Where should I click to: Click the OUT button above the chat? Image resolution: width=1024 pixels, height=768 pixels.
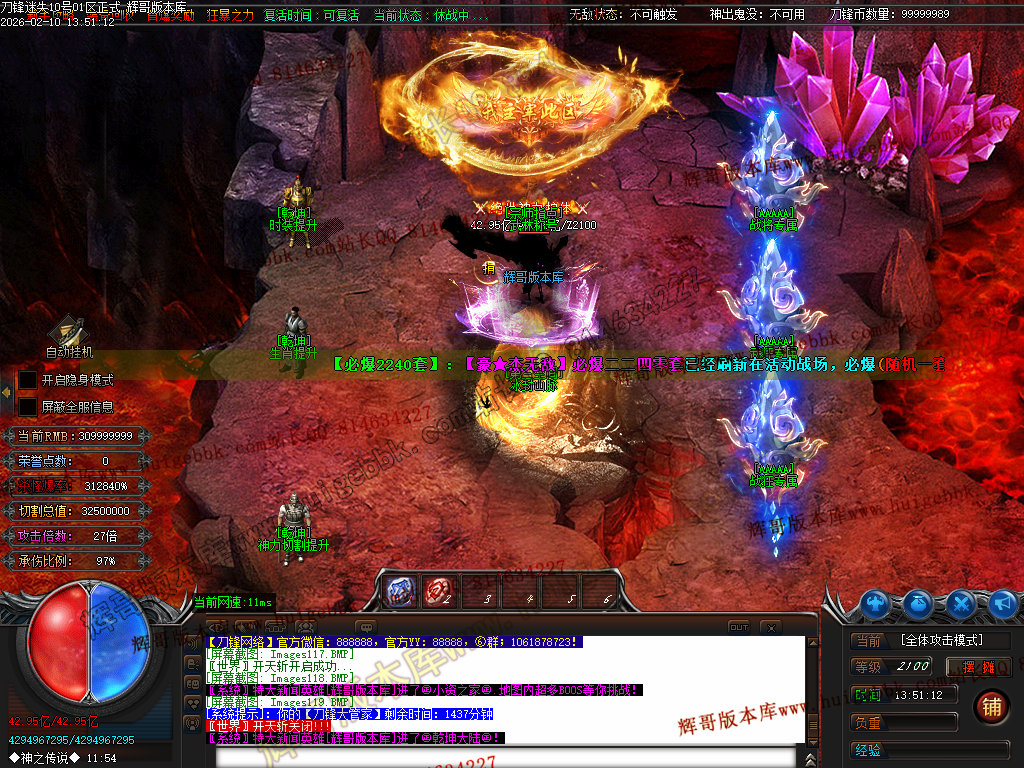(738, 627)
